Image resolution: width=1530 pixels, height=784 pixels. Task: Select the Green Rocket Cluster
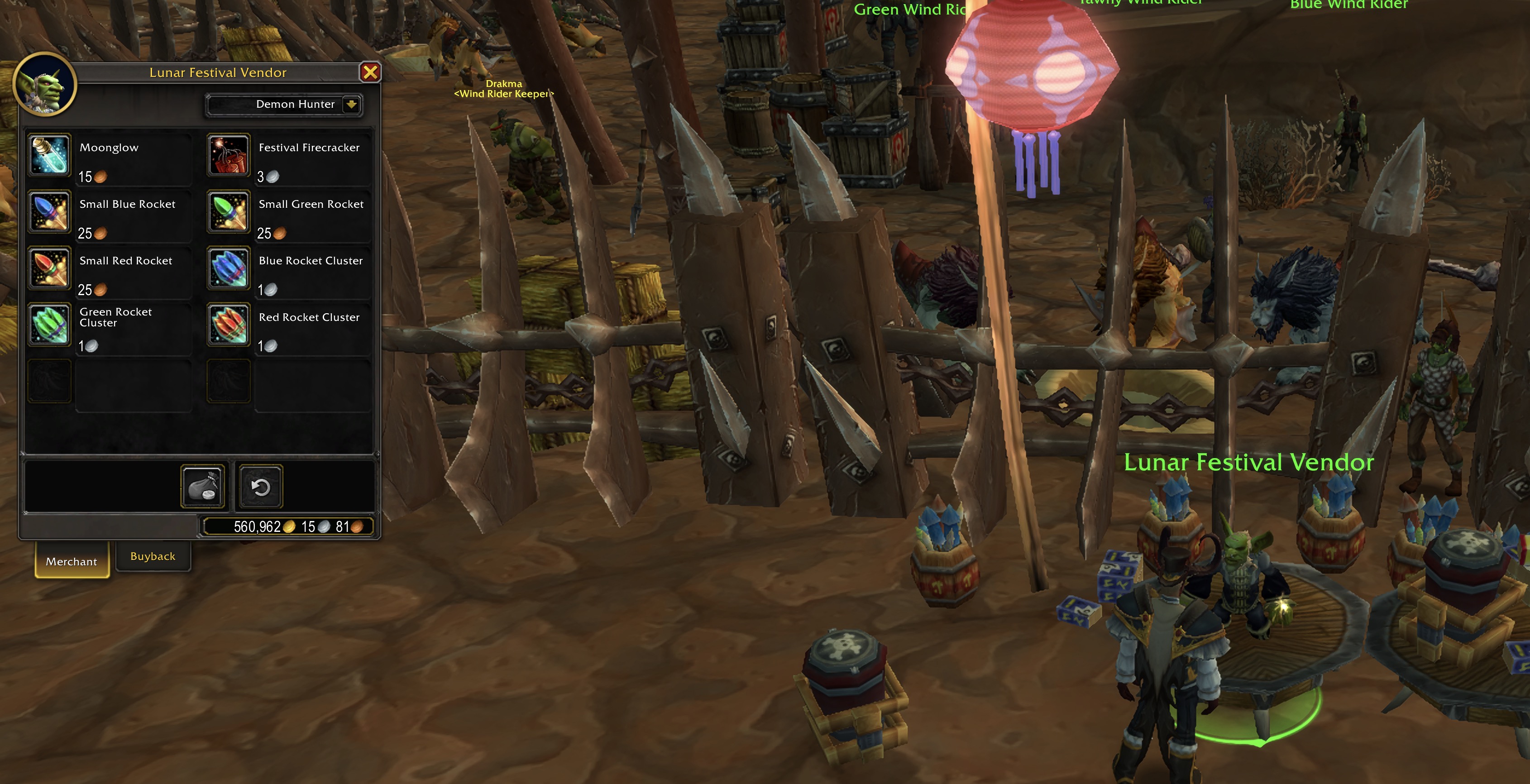50,324
